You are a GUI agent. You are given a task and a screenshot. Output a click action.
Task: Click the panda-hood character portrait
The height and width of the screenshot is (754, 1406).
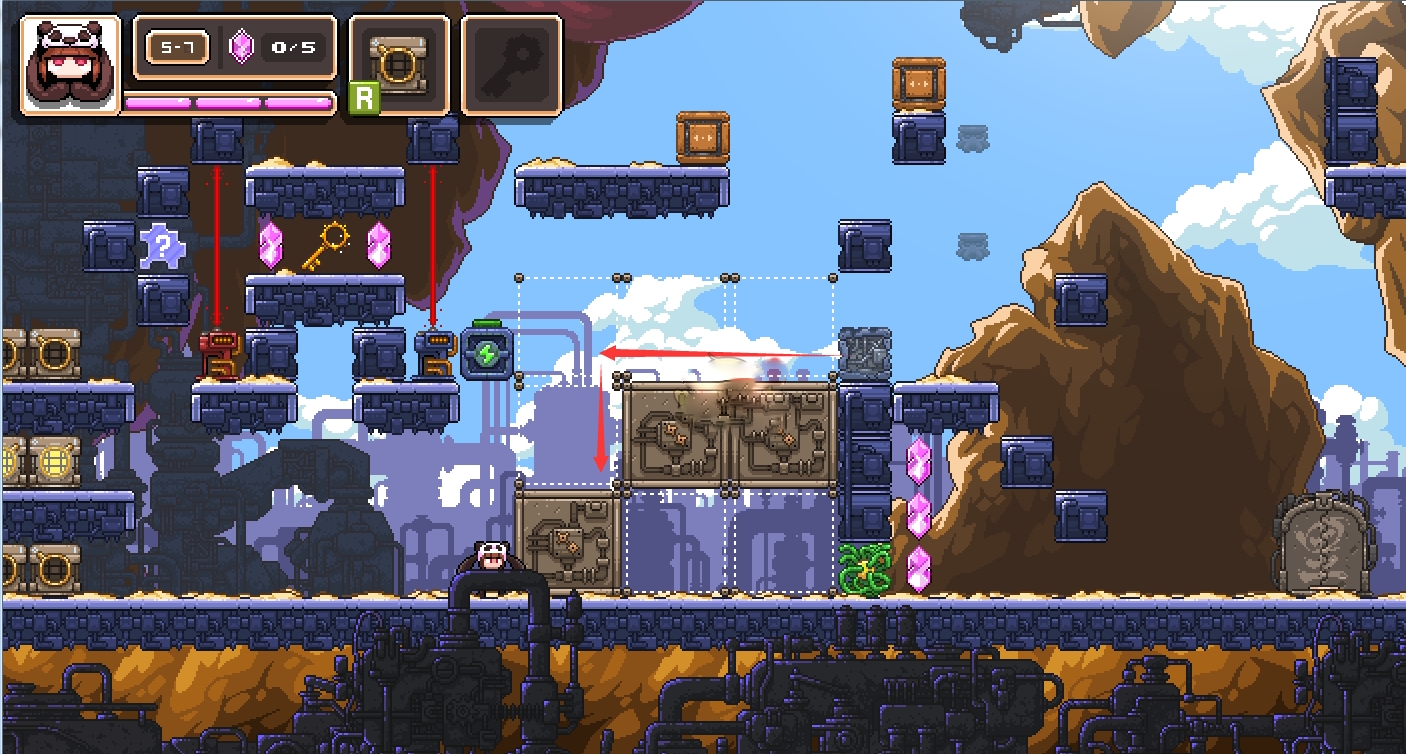pyautogui.click(x=70, y=65)
